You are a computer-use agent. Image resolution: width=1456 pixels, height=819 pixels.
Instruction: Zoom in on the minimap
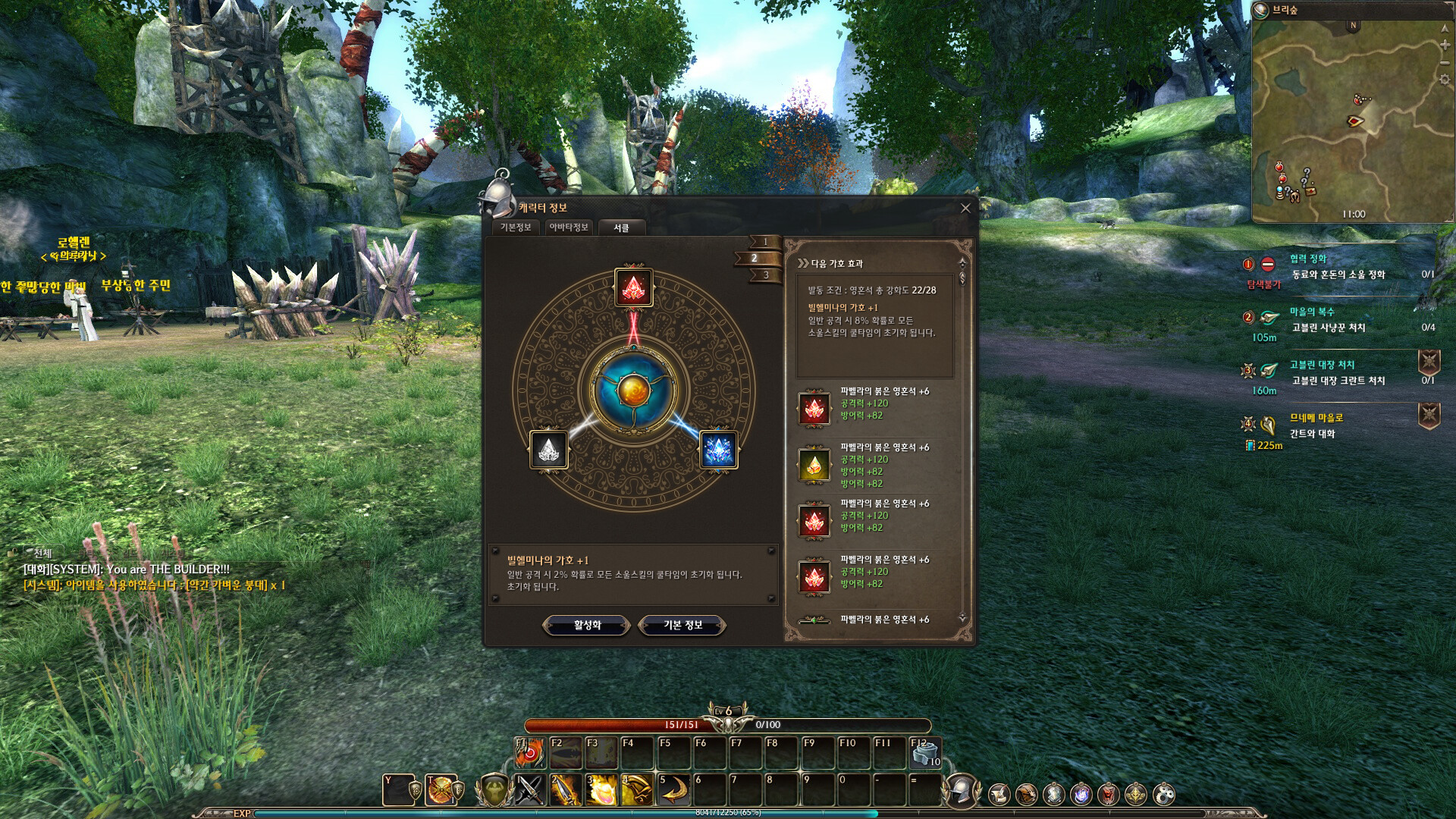click(1445, 45)
